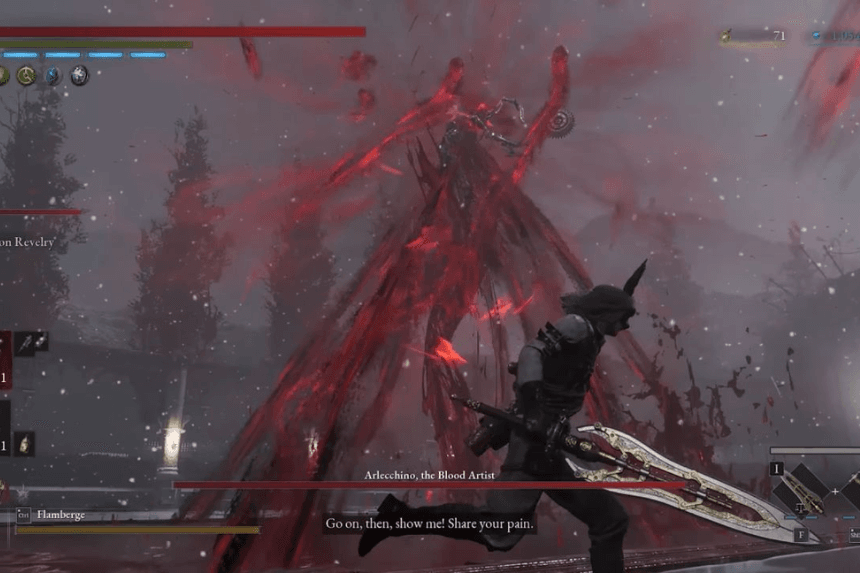Select the equipped weapon slot marked 1
The width and height of the screenshot is (860, 573).
tap(800, 489)
